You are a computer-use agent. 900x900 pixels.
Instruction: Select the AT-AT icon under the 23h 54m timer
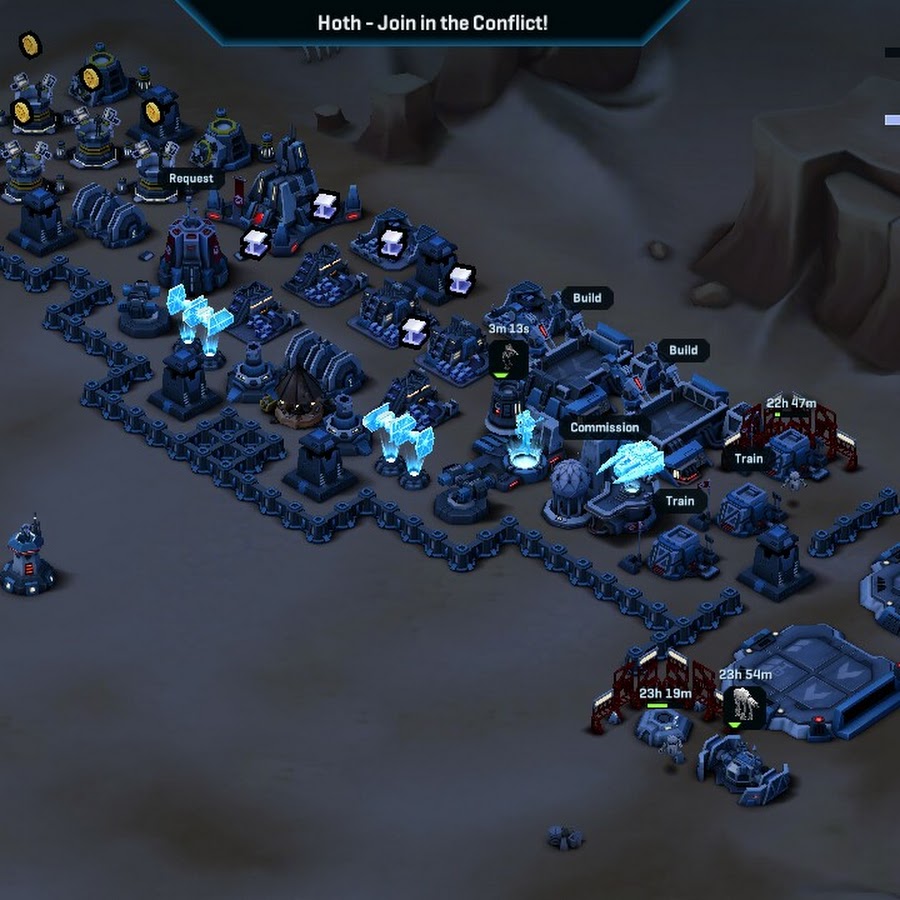pyautogui.click(x=743, y=706)
